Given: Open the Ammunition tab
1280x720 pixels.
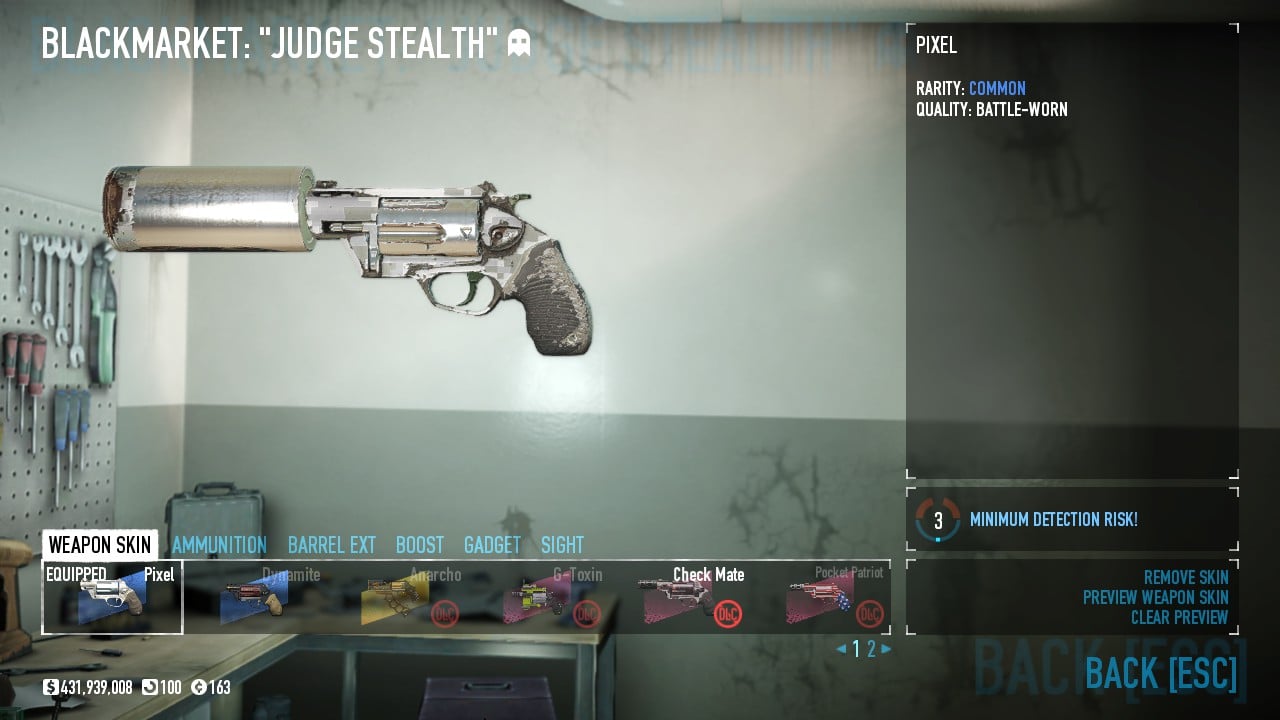Looking at the screenshot, I should coord(219,545).
